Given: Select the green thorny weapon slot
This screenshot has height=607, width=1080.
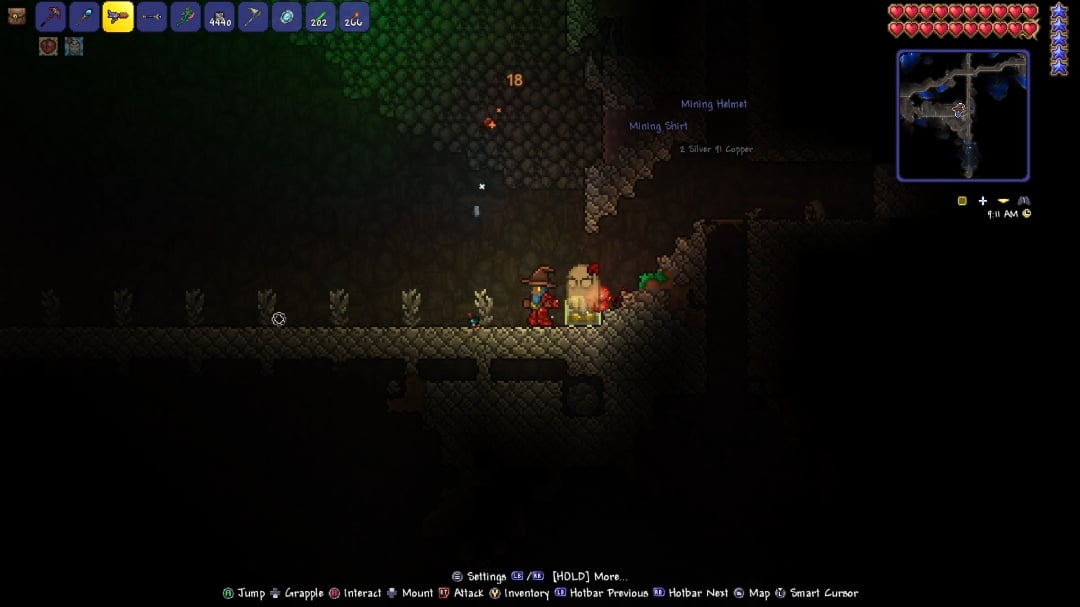Looking at the screenshot, I should click(186, 17).
